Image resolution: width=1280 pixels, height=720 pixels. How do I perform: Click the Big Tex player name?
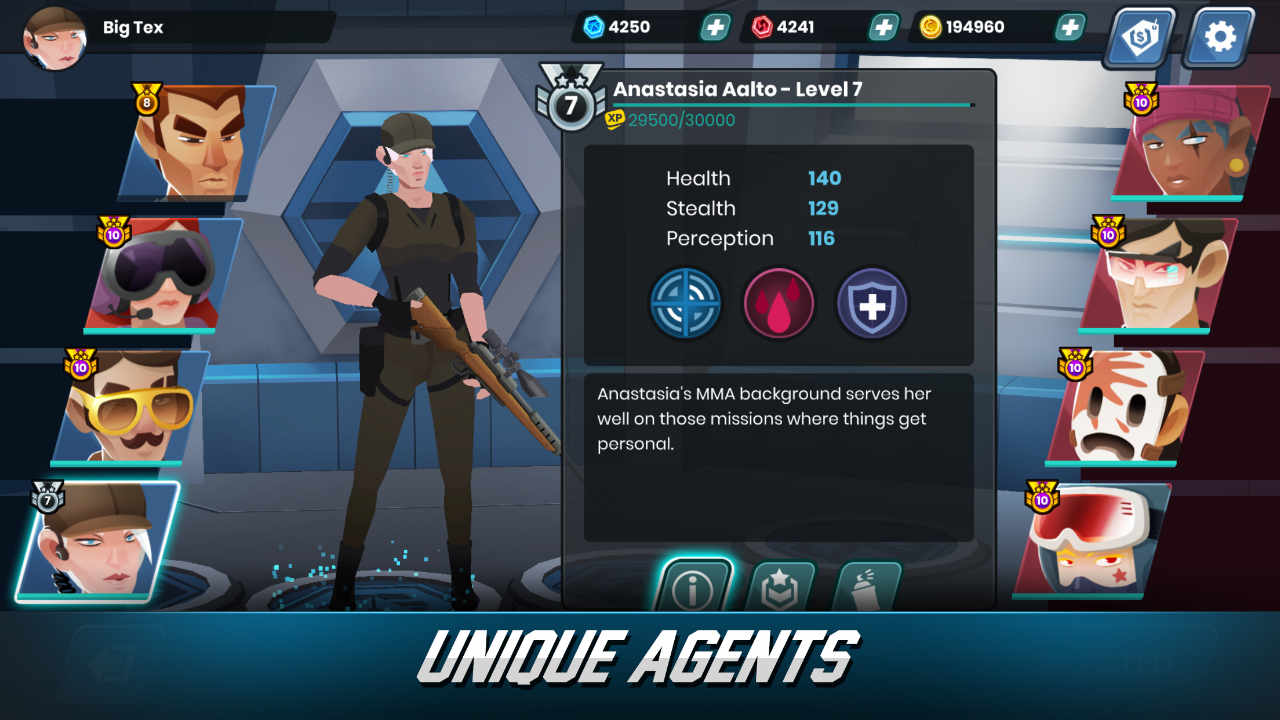point(133,27)
